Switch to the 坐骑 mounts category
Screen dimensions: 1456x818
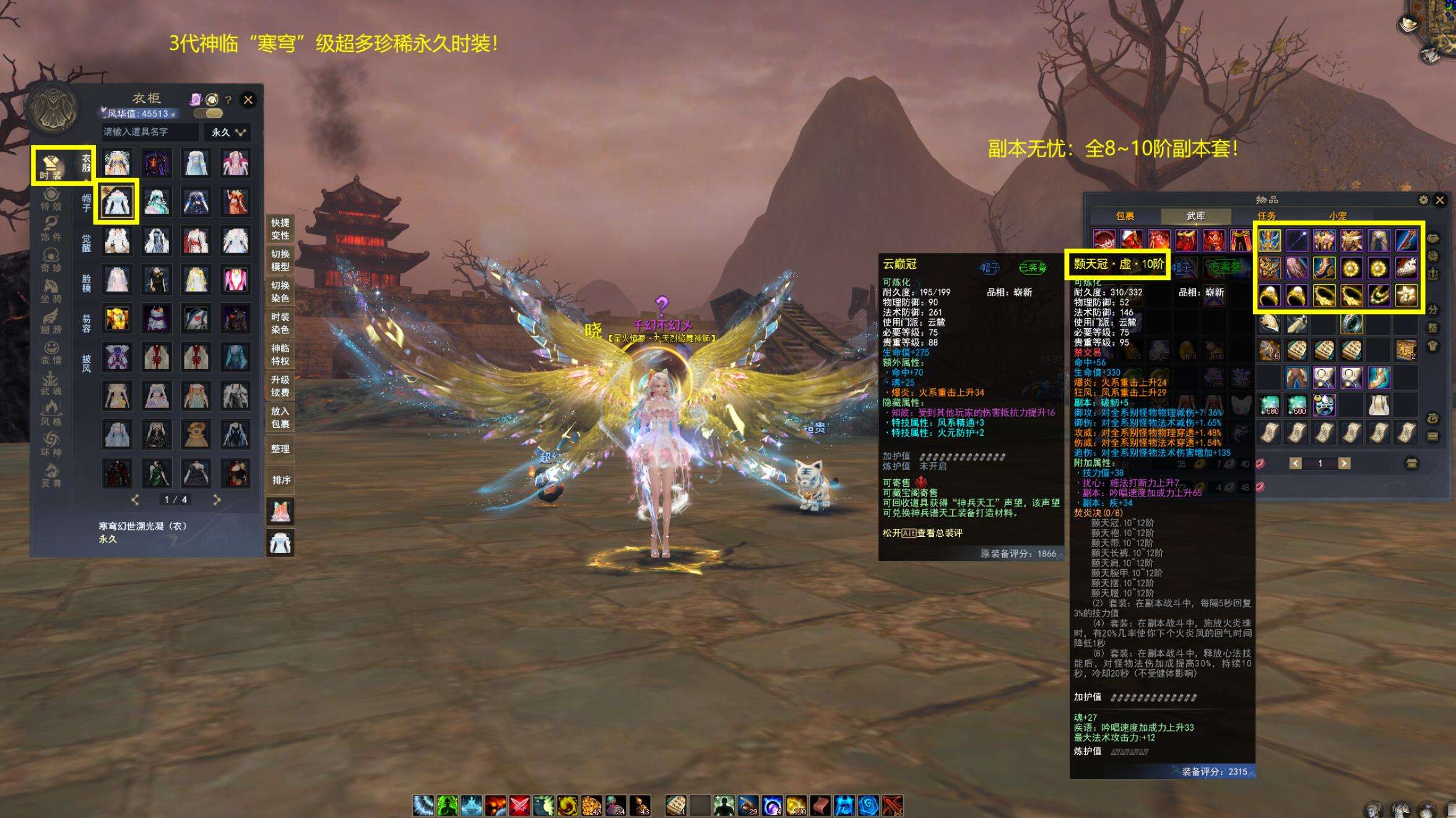coord(51,290)
